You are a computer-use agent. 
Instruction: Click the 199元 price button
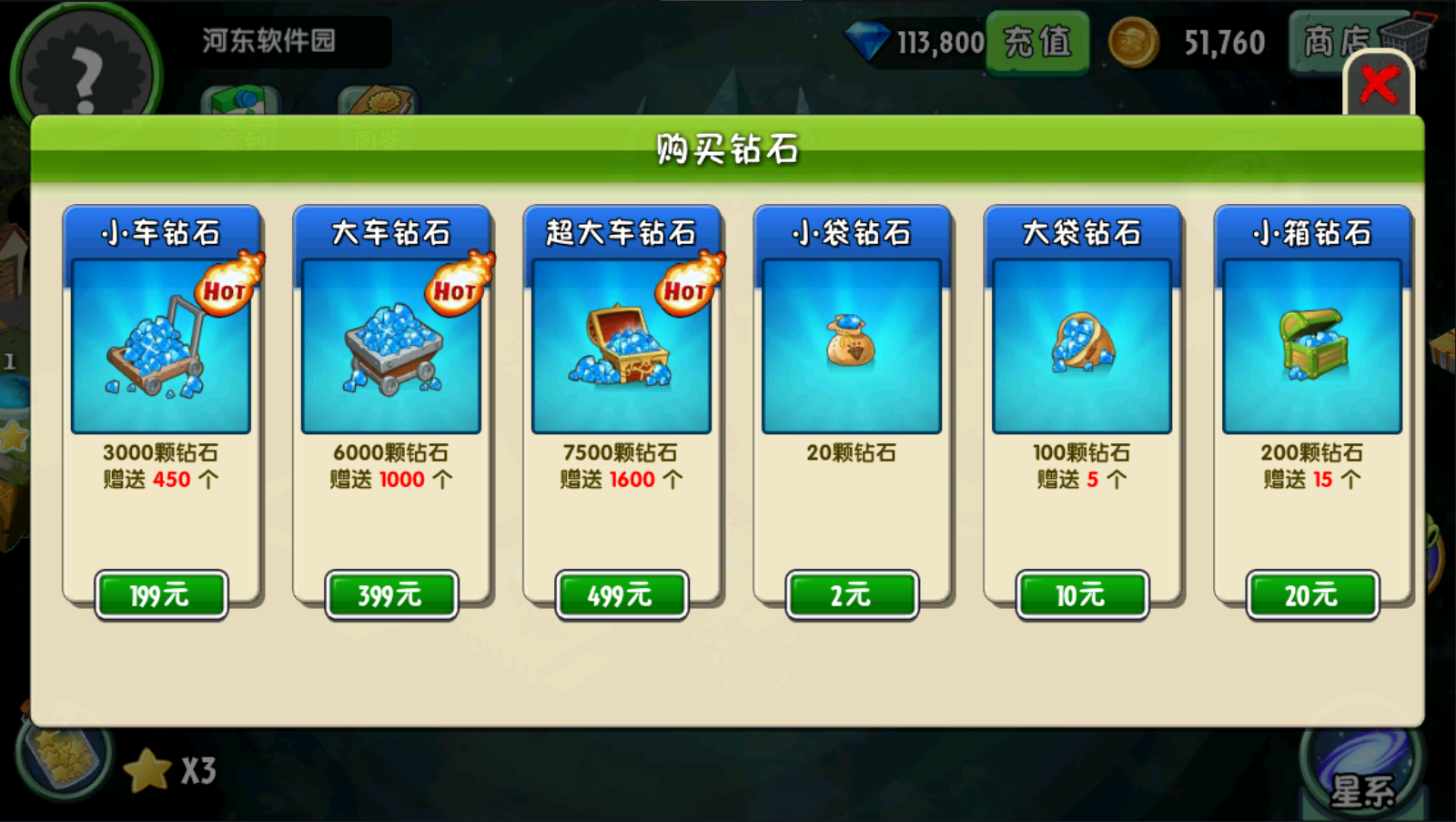[x=160, y=594]
